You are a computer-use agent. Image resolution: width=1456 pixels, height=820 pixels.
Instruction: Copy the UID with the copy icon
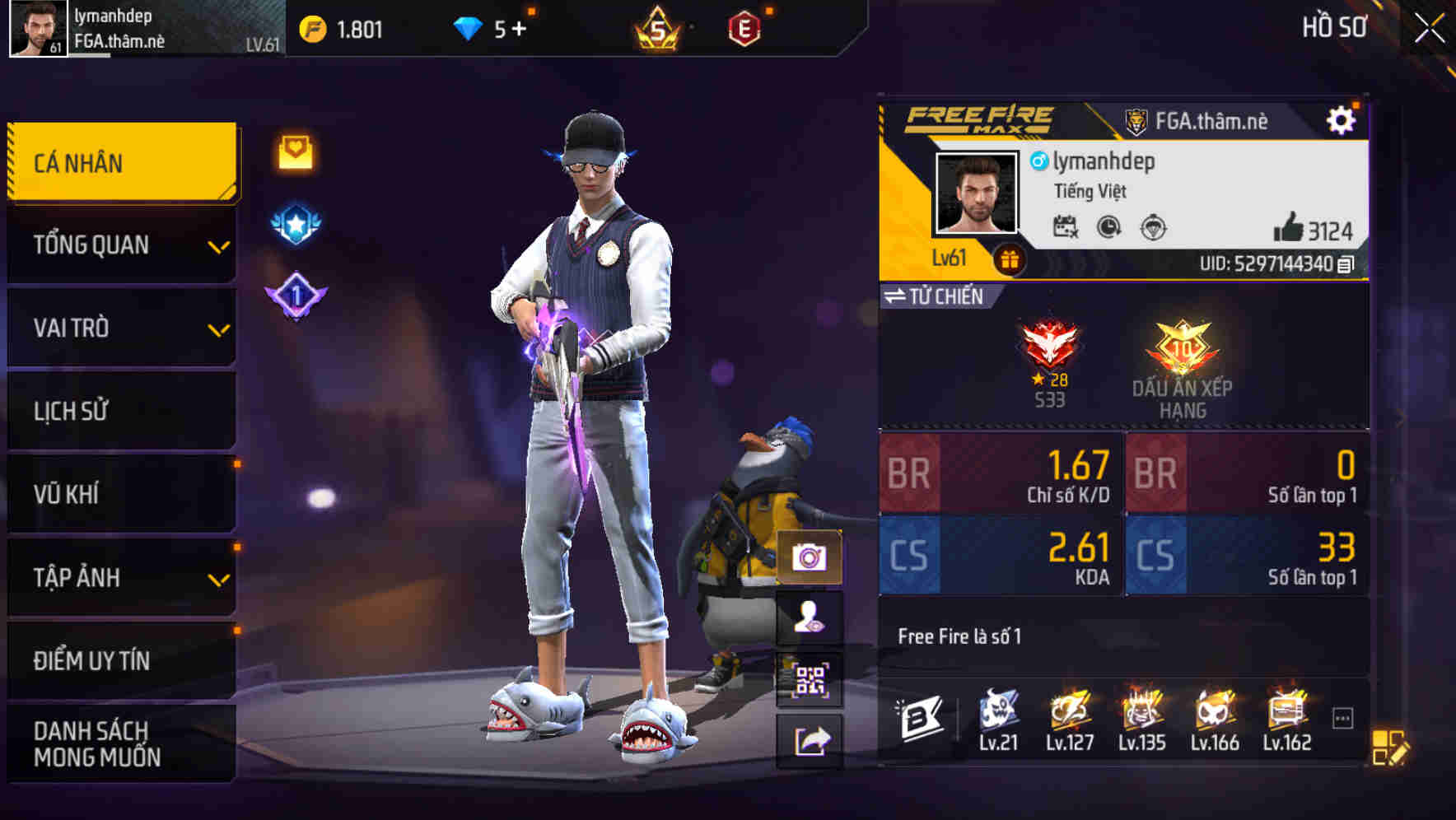(1346, 265)
